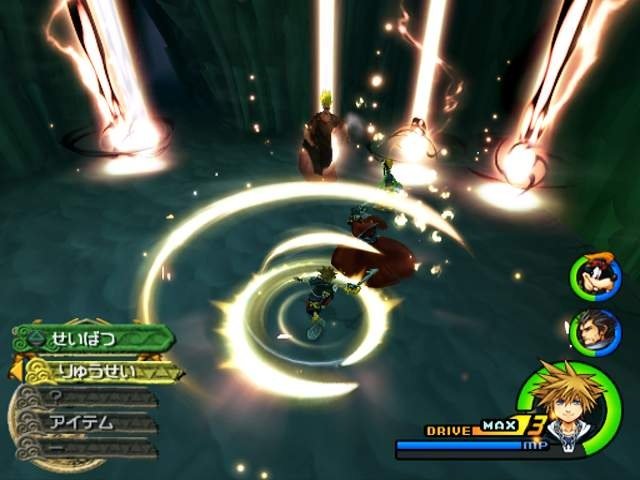Open the アイテム (Item) command

click(x=90, y=423)
